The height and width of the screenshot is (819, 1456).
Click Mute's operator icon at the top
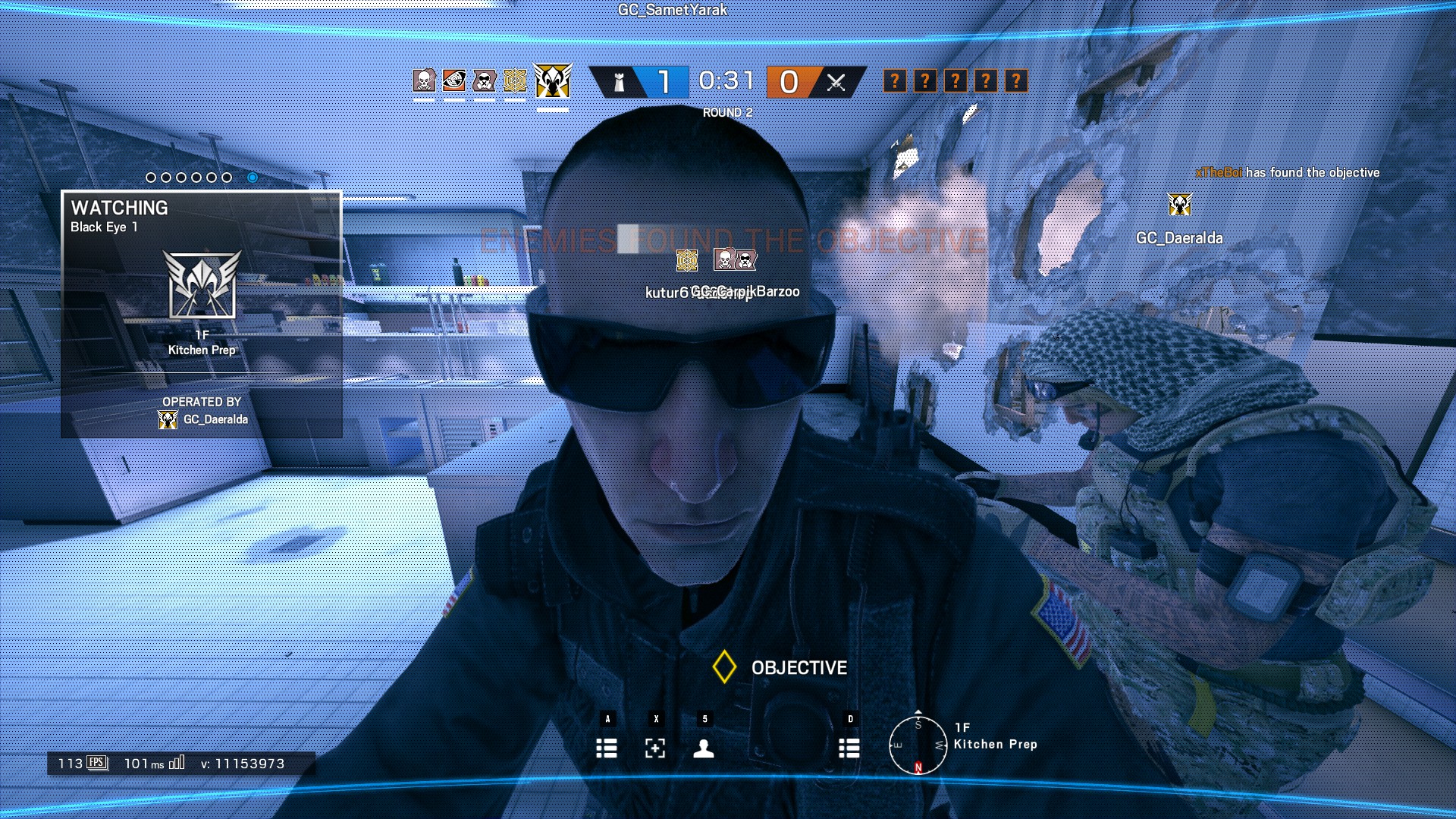click(485, 81)
